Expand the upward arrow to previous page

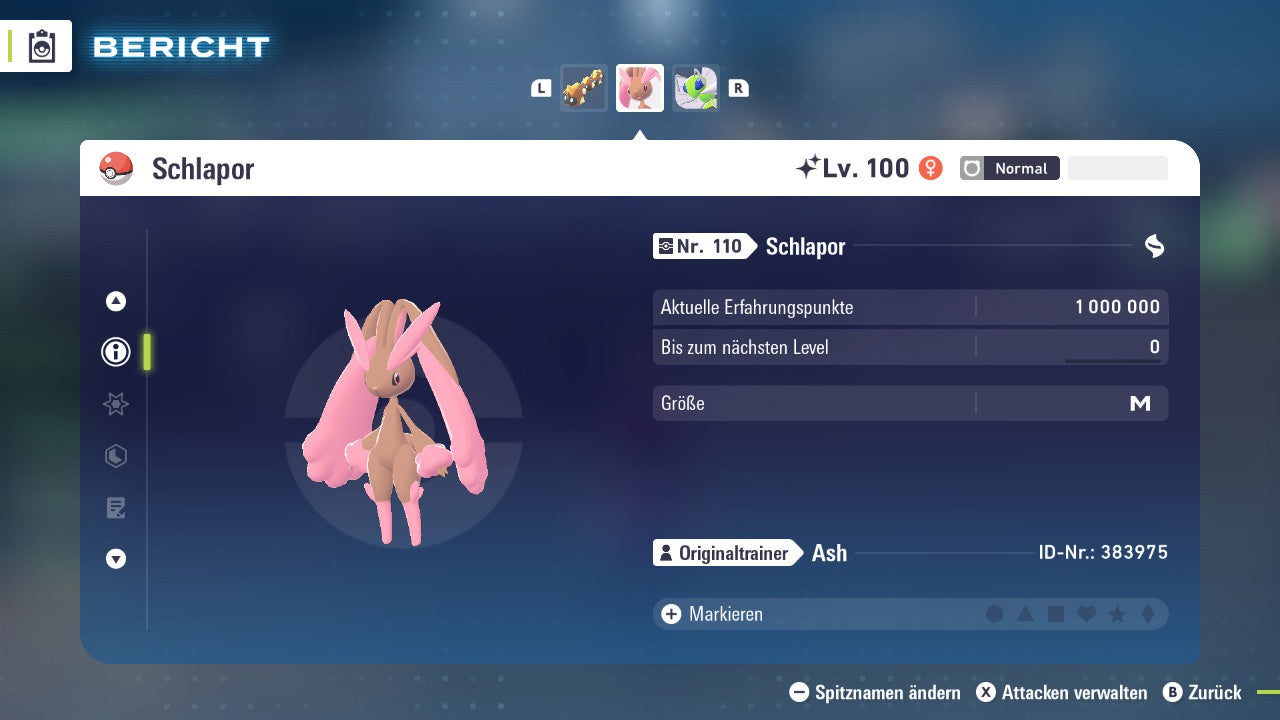coord(115,301)
